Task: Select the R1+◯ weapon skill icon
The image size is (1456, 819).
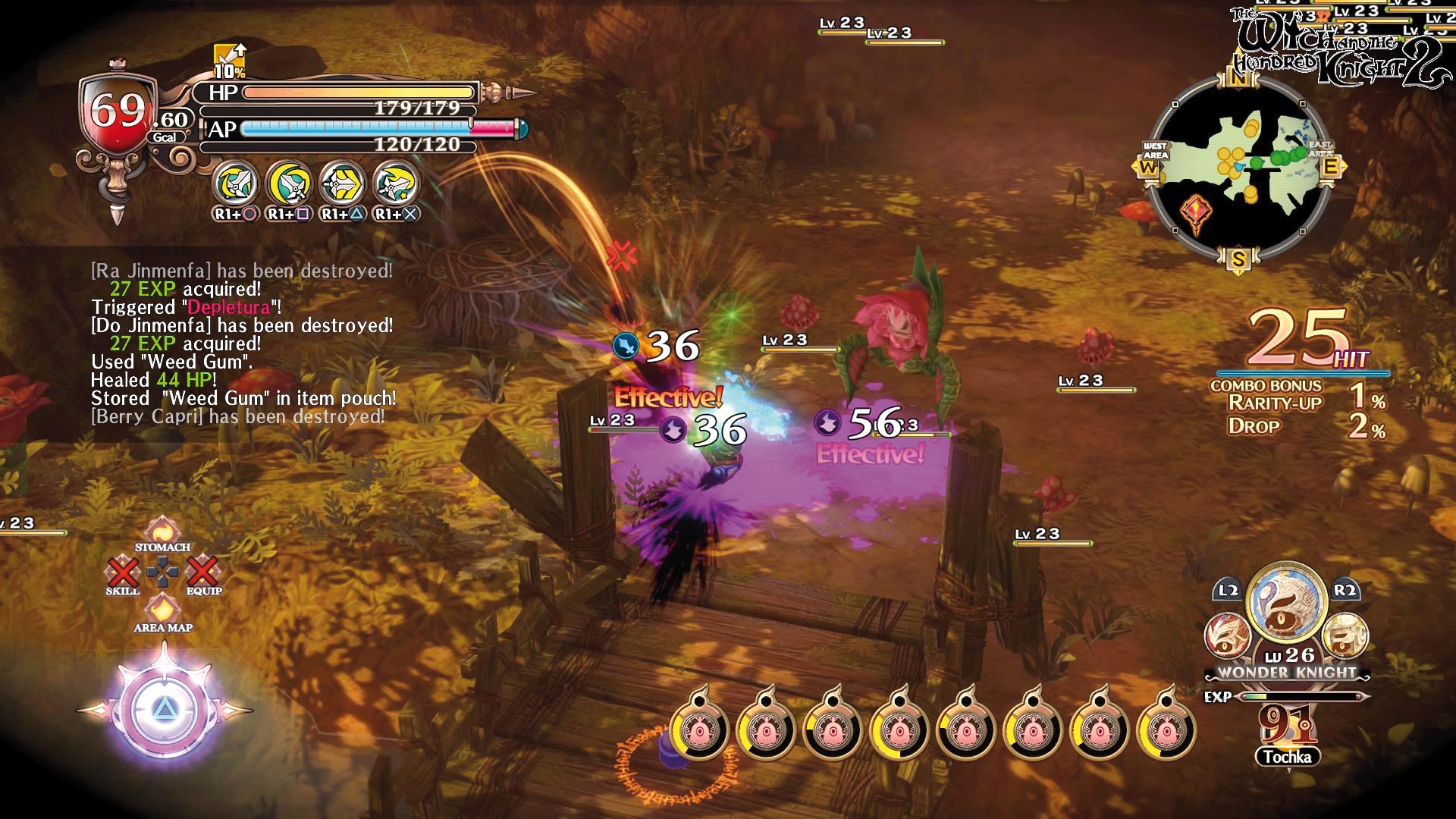Action: (x=237, y=182)
